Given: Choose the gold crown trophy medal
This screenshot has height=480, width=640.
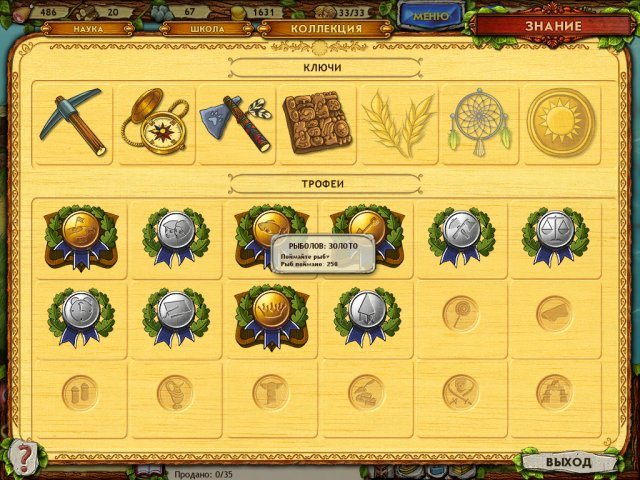Looking at the screenshot, I should click(271, 311).
